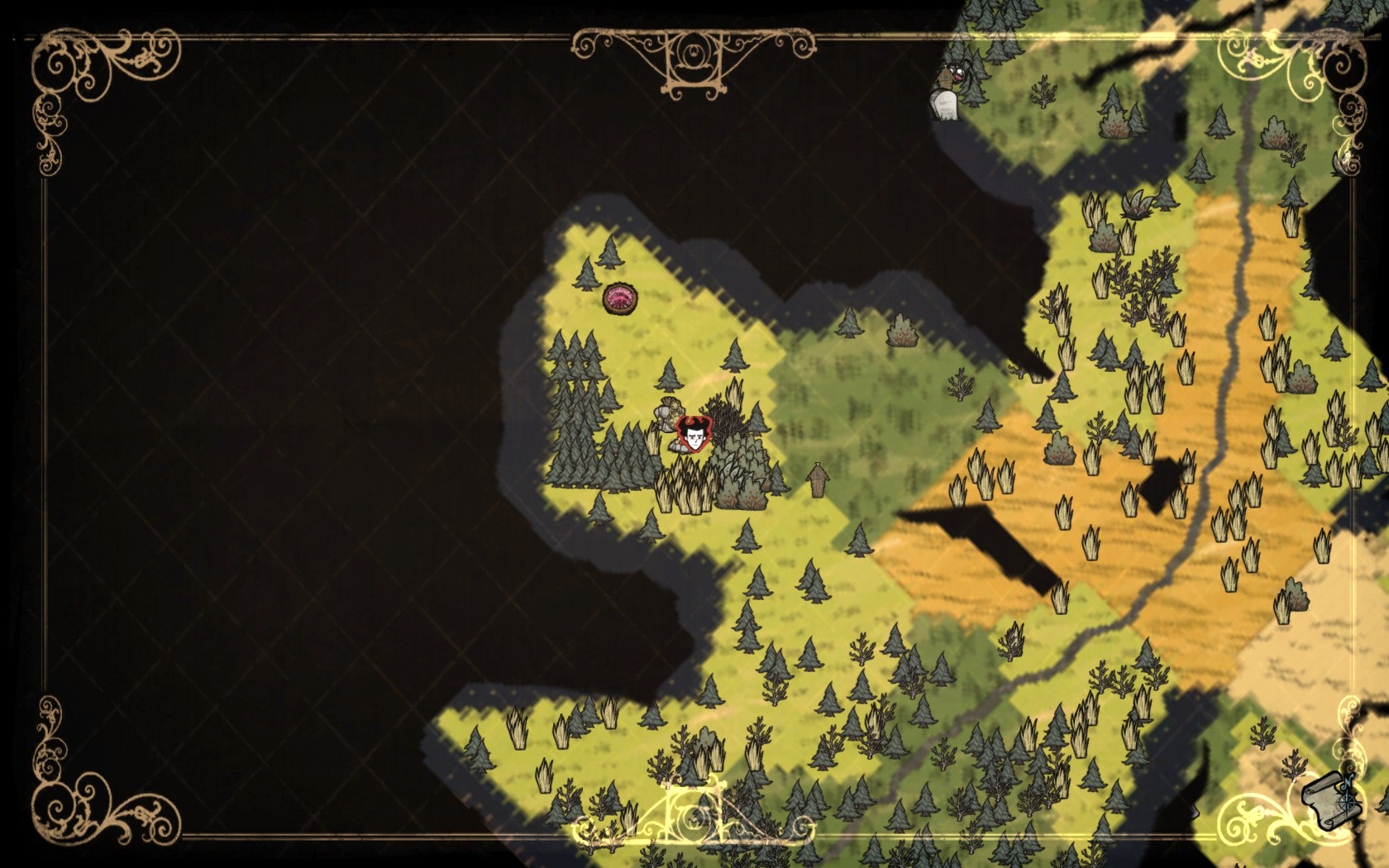1389x868 pixels.
Task: Click Wilson's player marker on the map
Action: pyautogui.click(x=694, y=434)
